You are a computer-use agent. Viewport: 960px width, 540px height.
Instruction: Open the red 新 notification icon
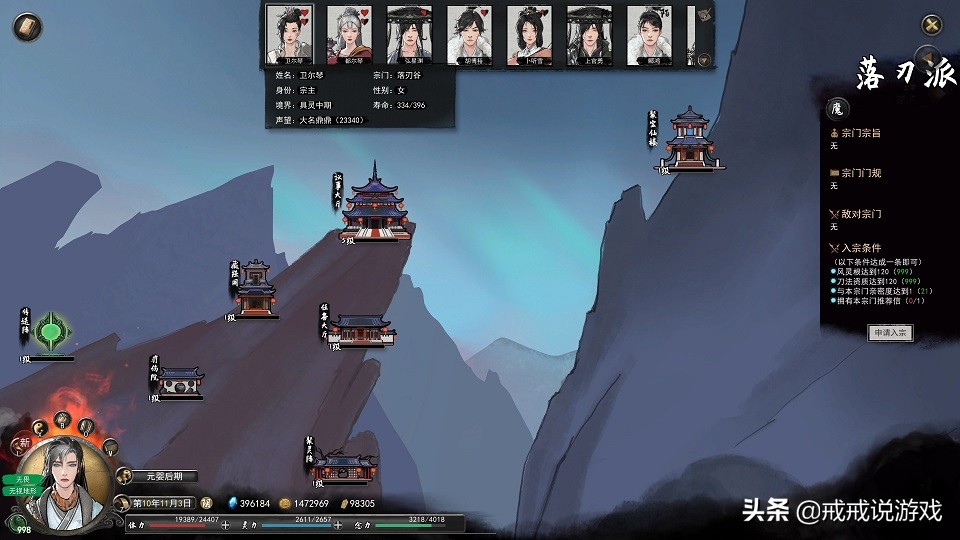[22, 442]
